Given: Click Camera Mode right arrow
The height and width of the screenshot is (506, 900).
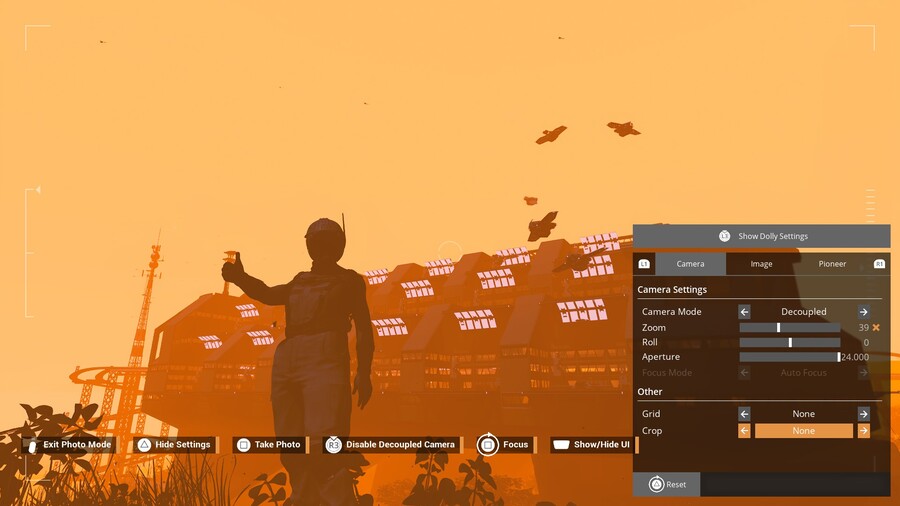Looking at the screenshot, I should [x=863, y=312].
